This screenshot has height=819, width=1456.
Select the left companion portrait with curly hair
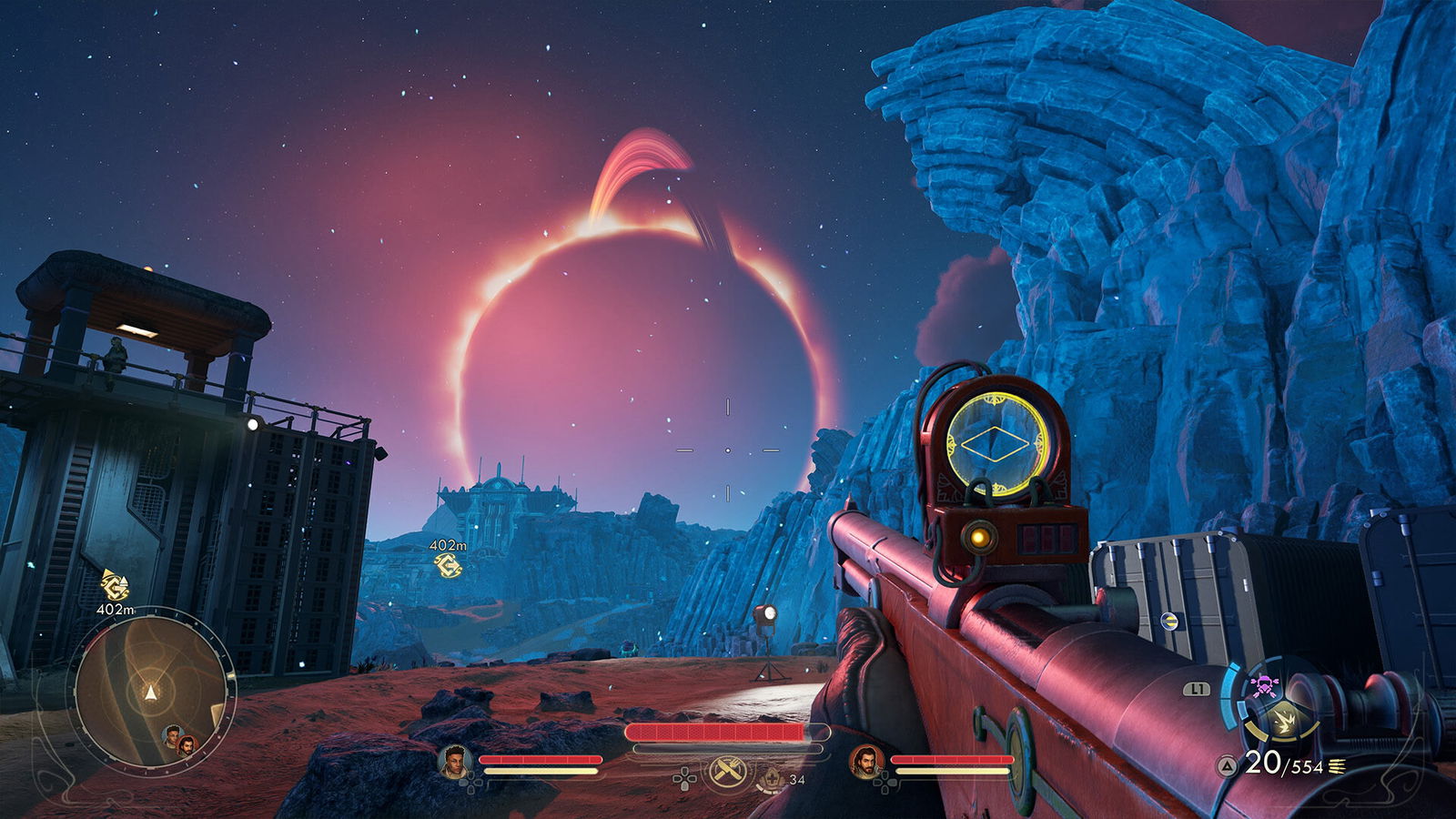click(x=453, y=761)
